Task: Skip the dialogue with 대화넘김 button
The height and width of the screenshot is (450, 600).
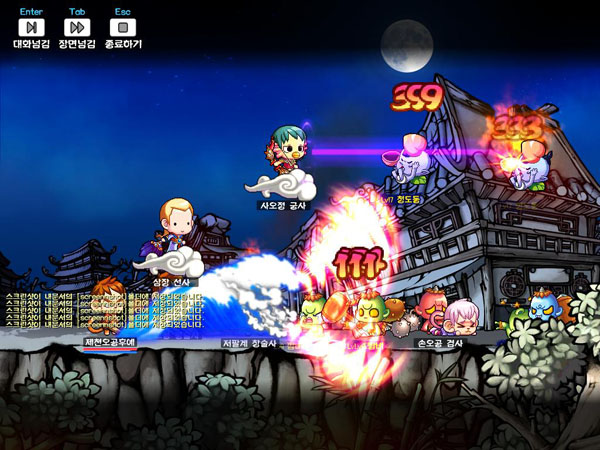Action: 31,28
